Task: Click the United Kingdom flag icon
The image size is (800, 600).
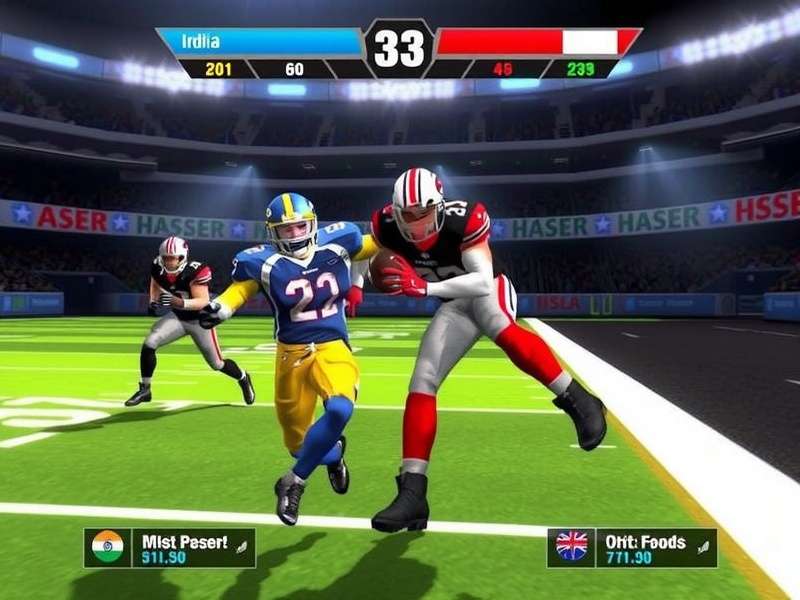Action: [x=572, y=547]
